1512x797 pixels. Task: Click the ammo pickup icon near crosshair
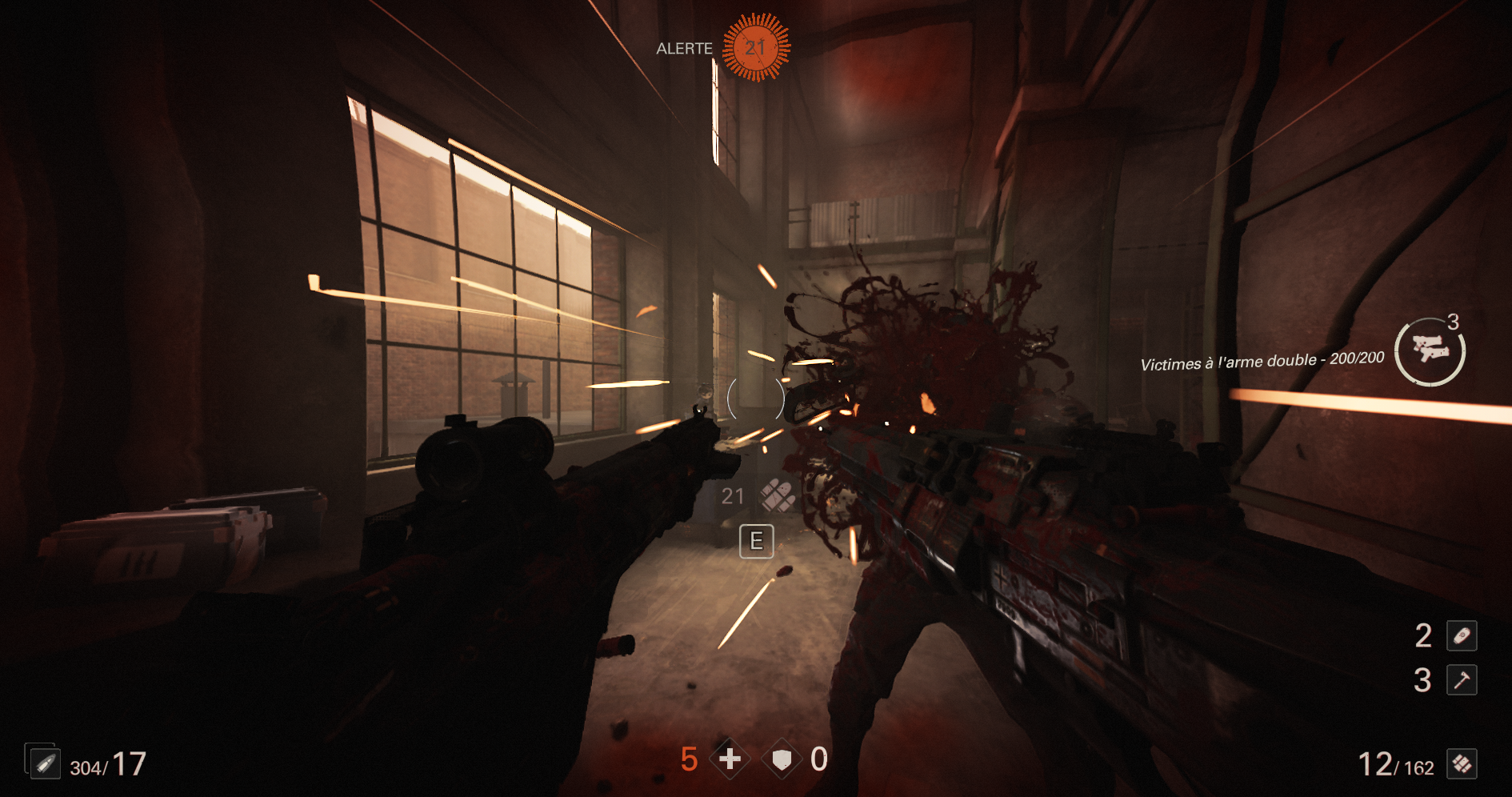777,496
